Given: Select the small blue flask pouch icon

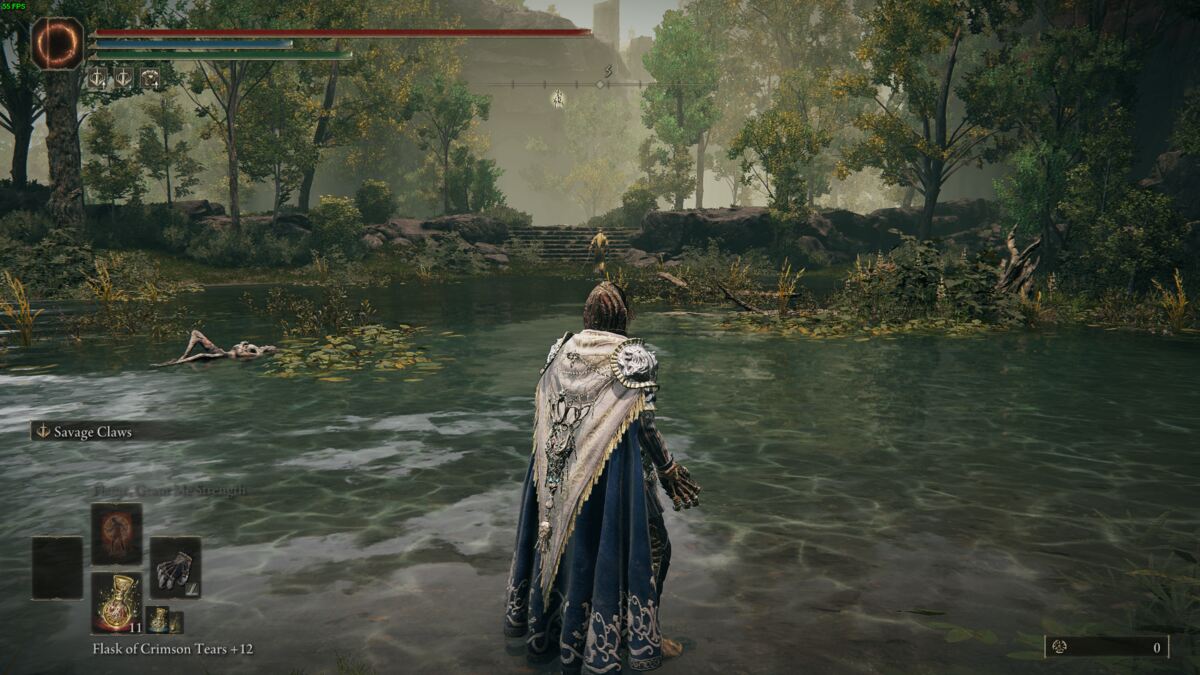Looking at the screenshot, I should click(157, 620).
